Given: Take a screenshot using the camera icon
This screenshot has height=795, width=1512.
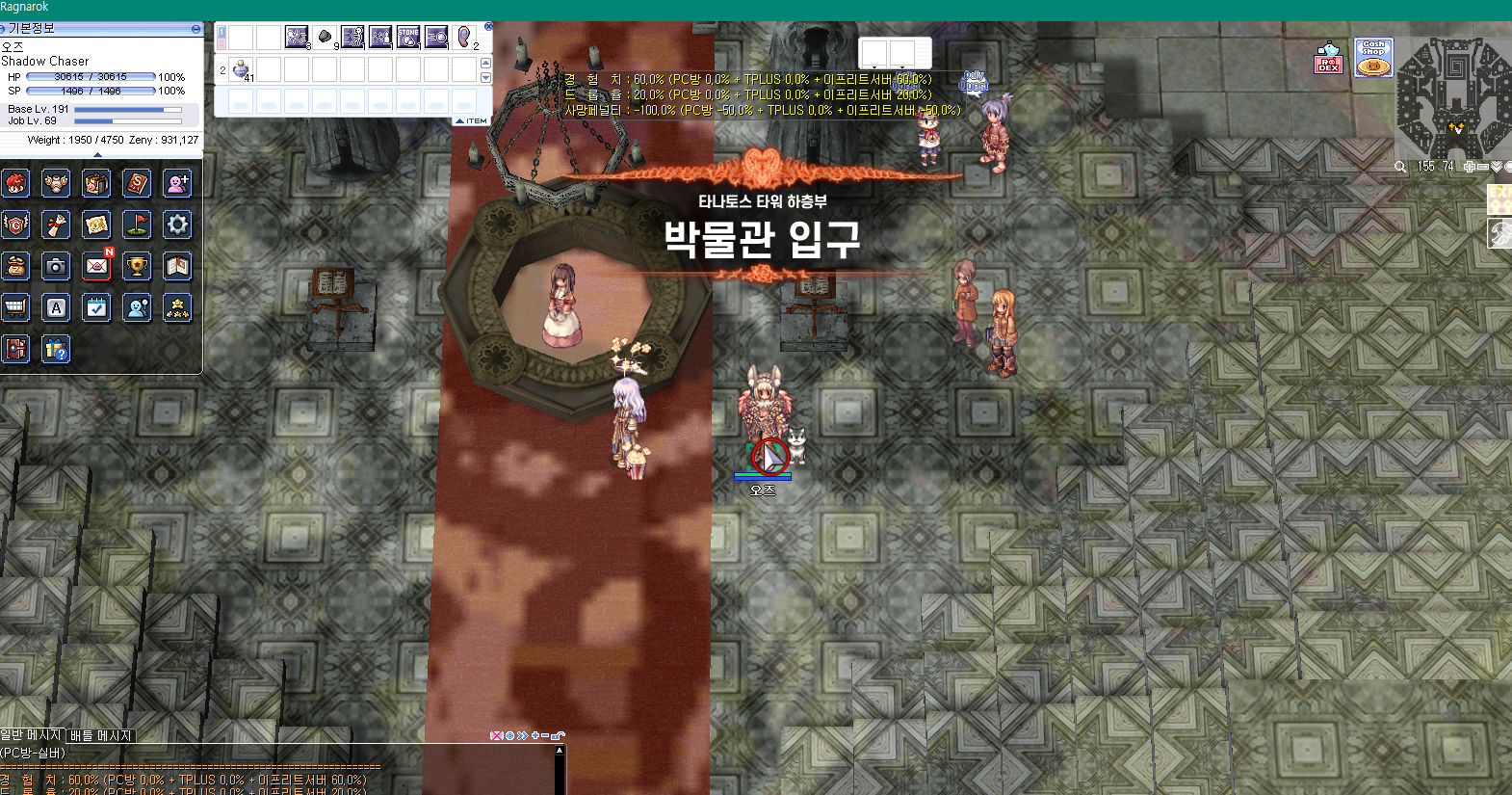Looking at the screenshot, I should tap(55, 265).
